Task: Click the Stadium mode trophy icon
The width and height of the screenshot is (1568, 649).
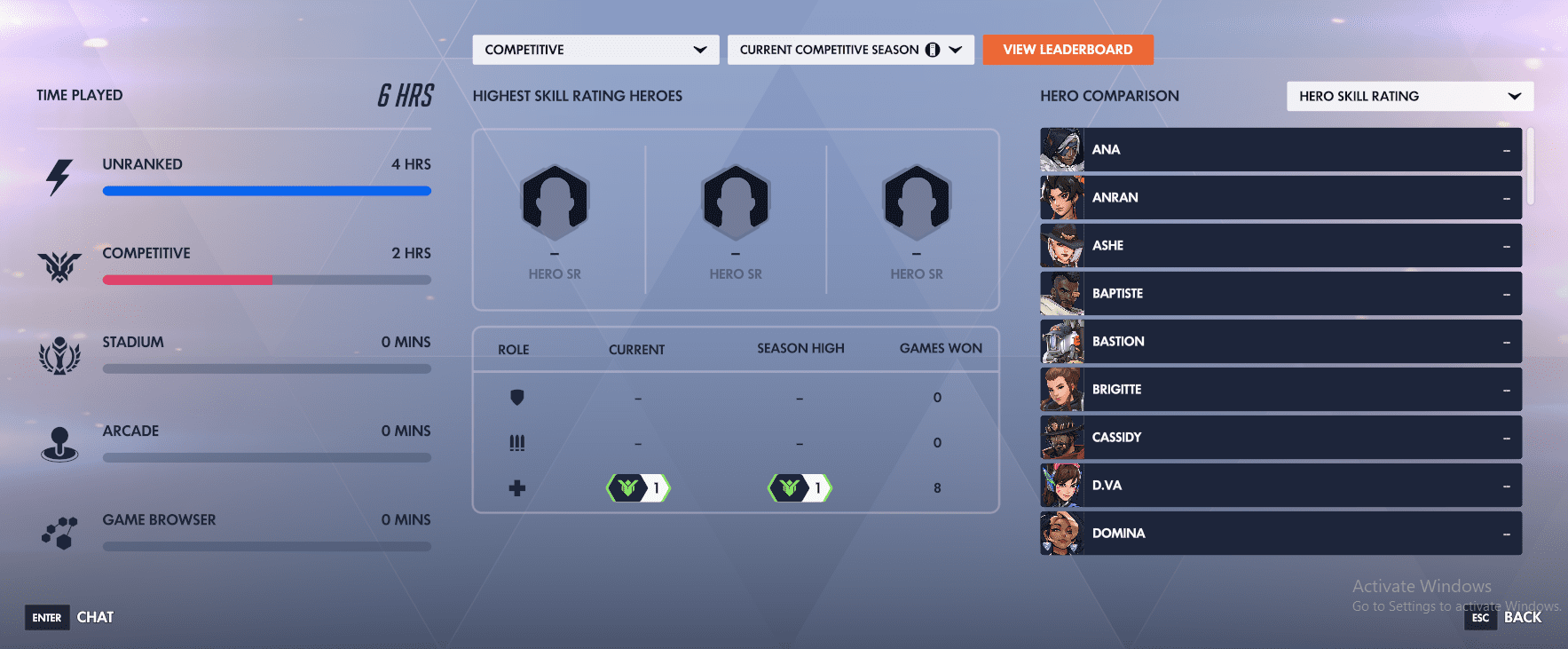Action: coord(59,353)
